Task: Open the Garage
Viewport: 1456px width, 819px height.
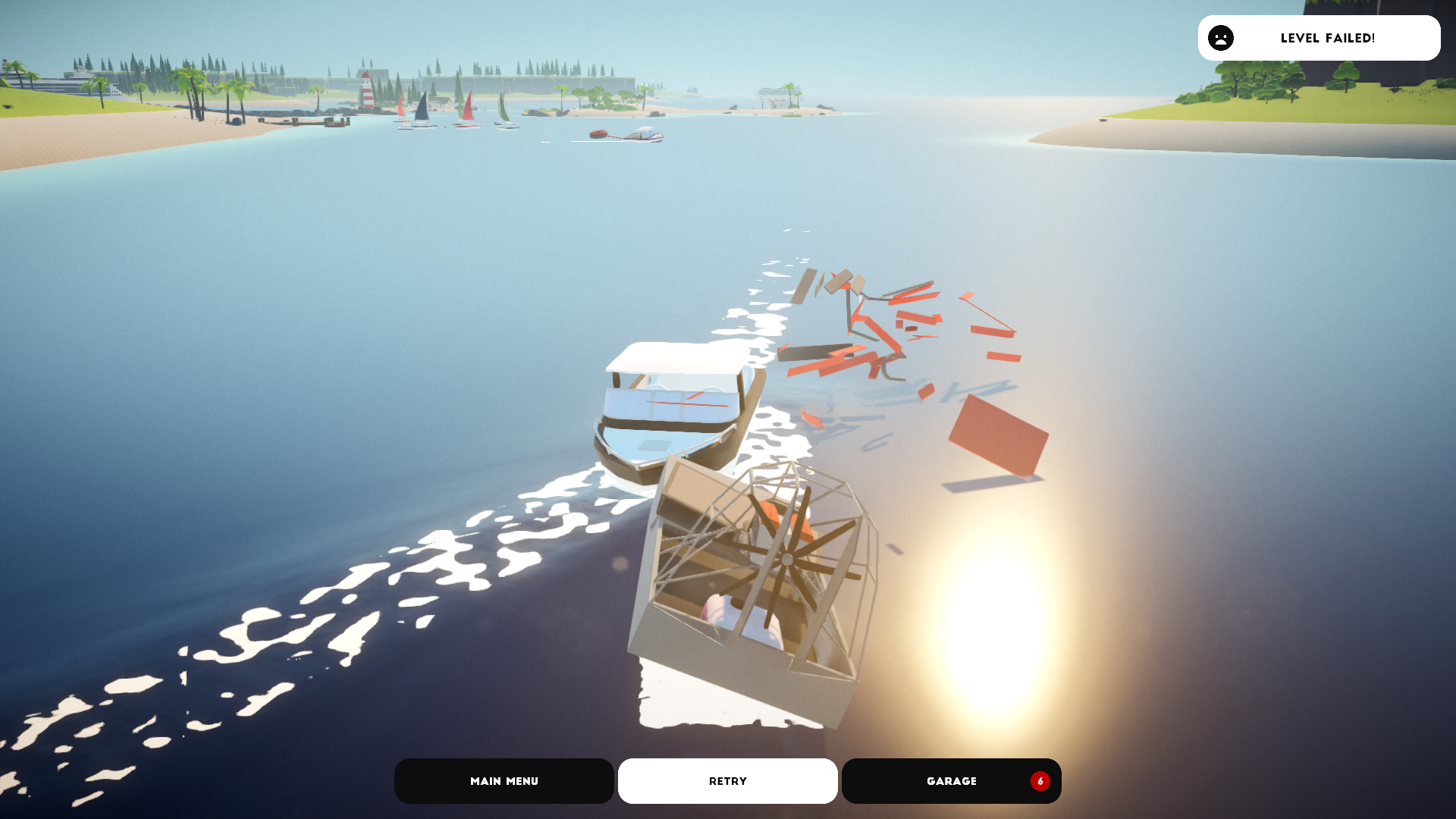Action: 951,780
